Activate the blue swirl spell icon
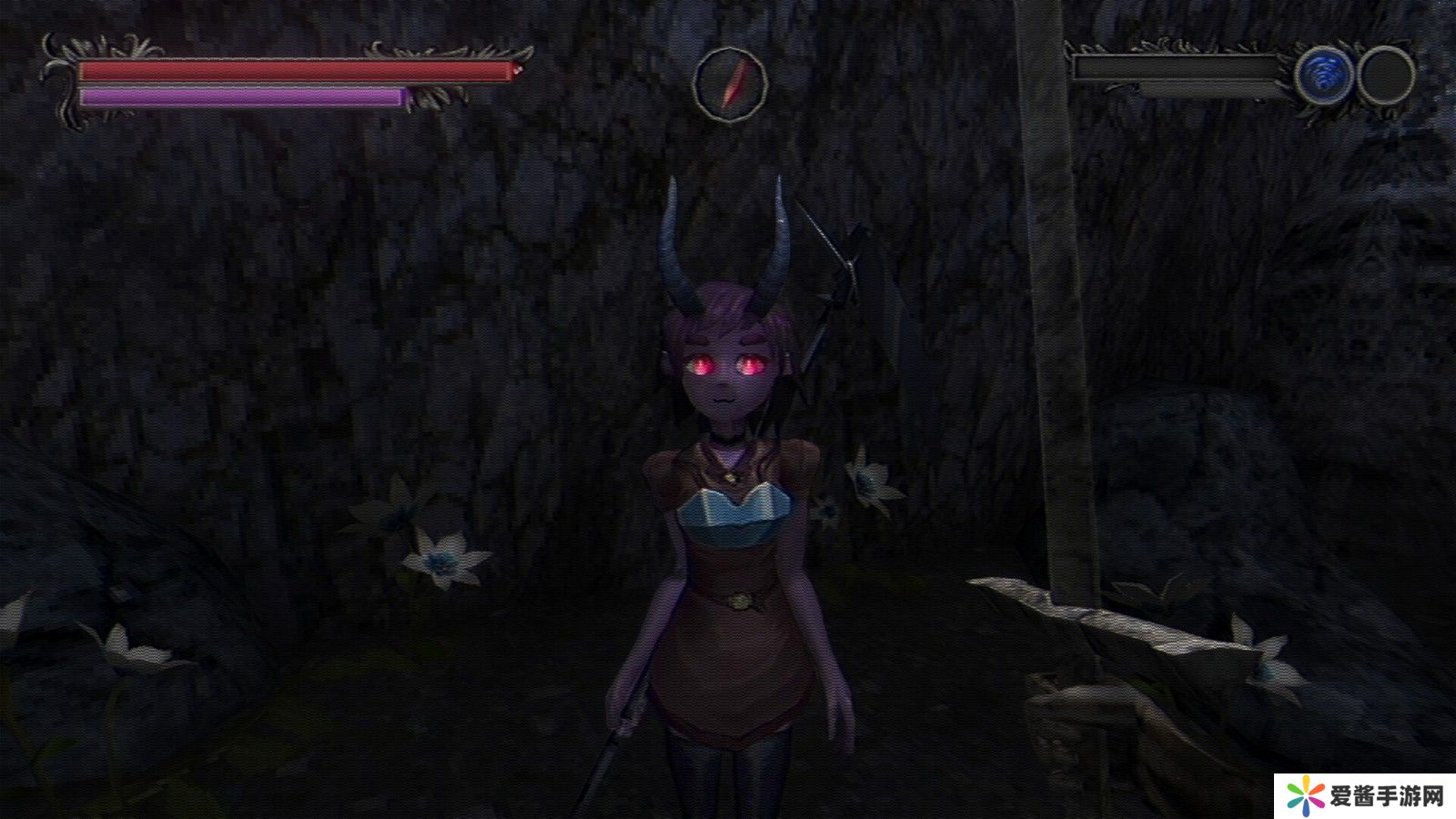1456x819 pixels. pos(1324,75)
